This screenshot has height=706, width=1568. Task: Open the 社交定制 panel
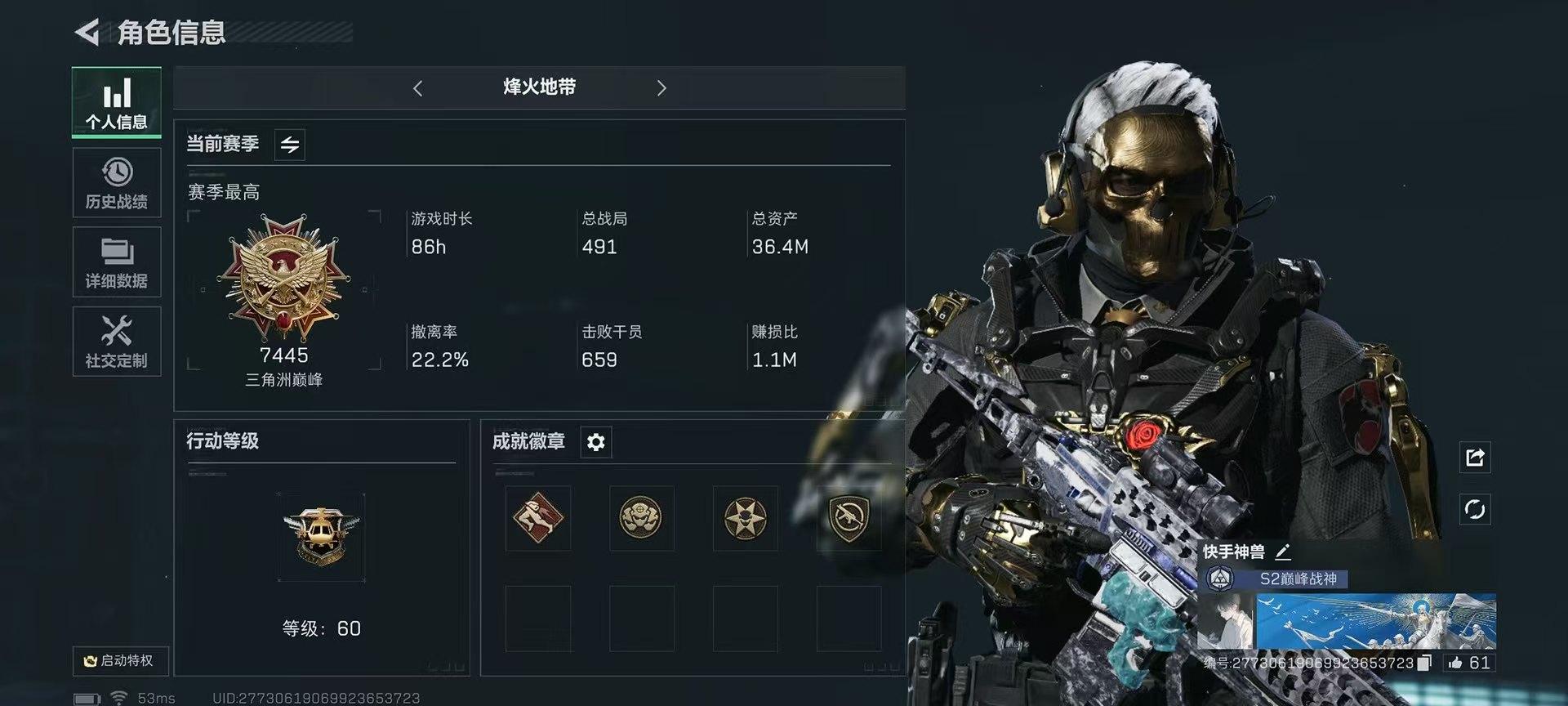tap(116, 341)
